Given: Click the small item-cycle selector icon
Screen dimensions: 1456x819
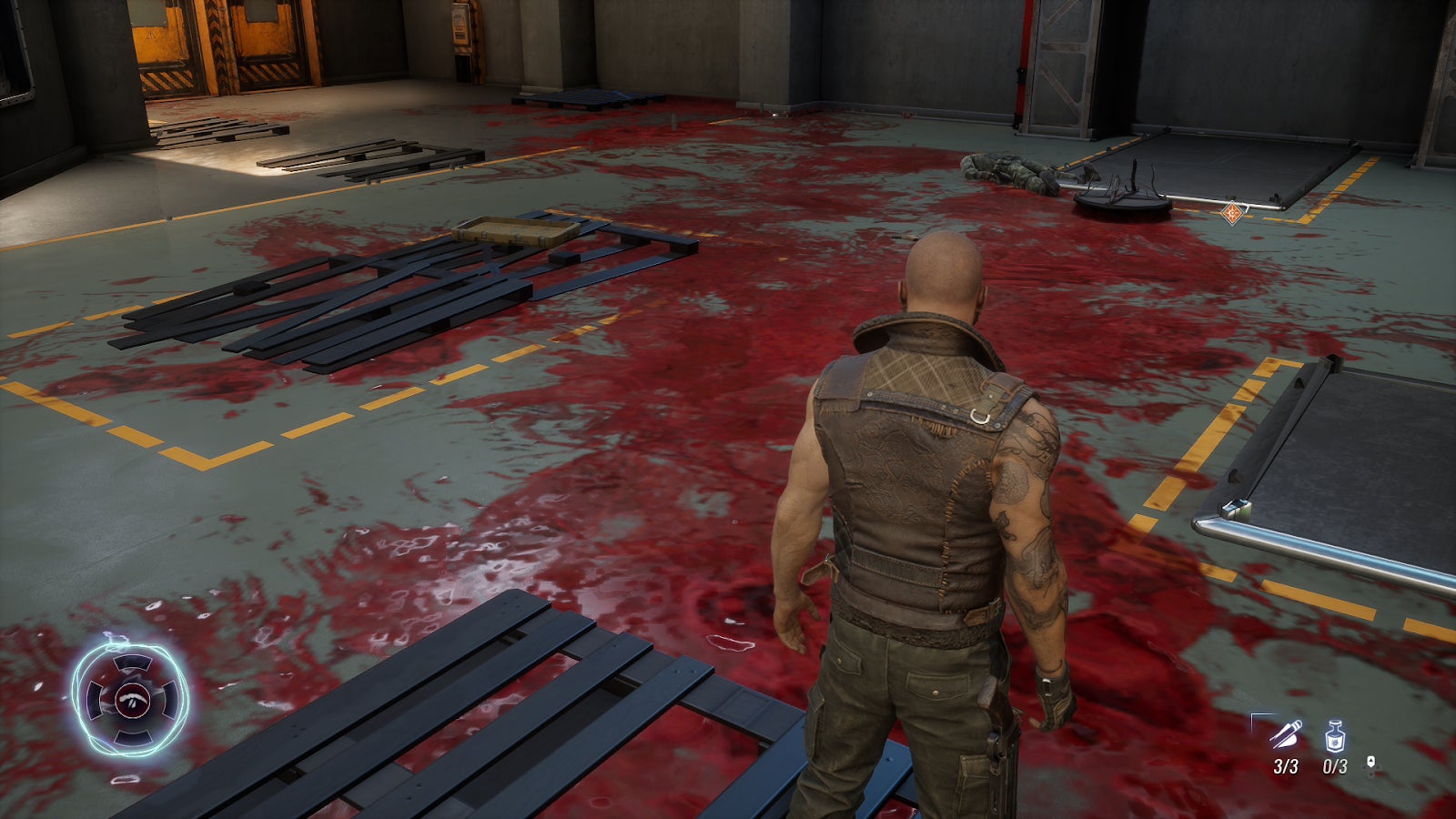Looking at the screenshot, I should (1371, 766).
